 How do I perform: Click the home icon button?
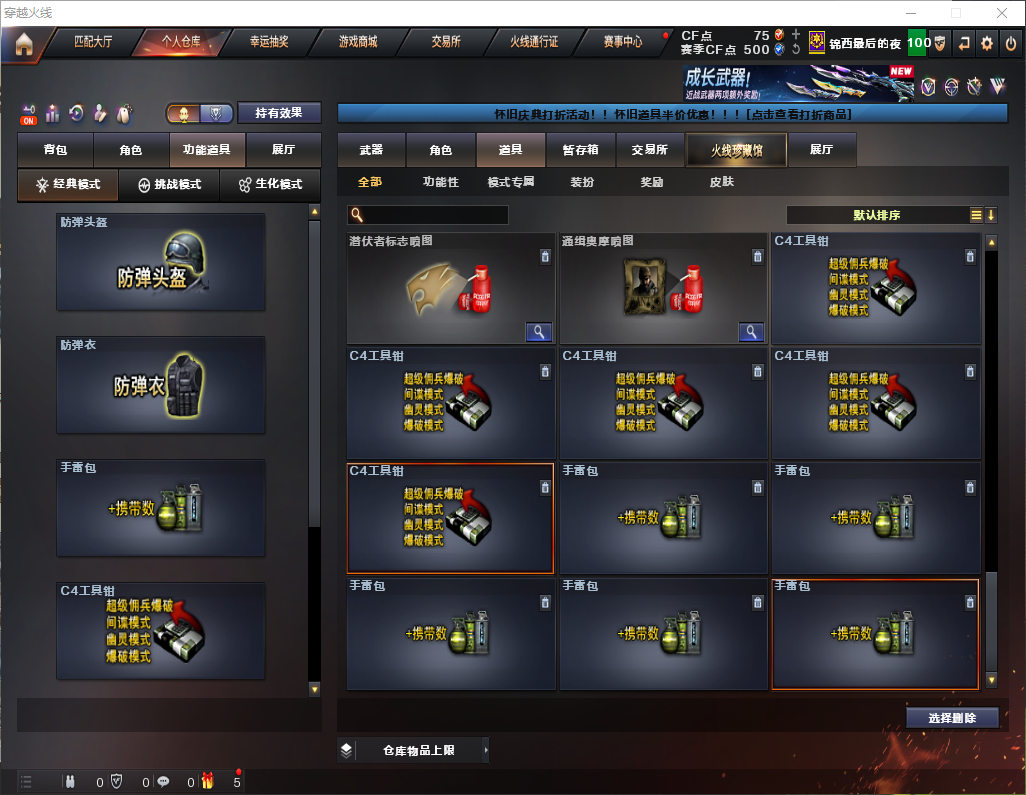point(24,44)
